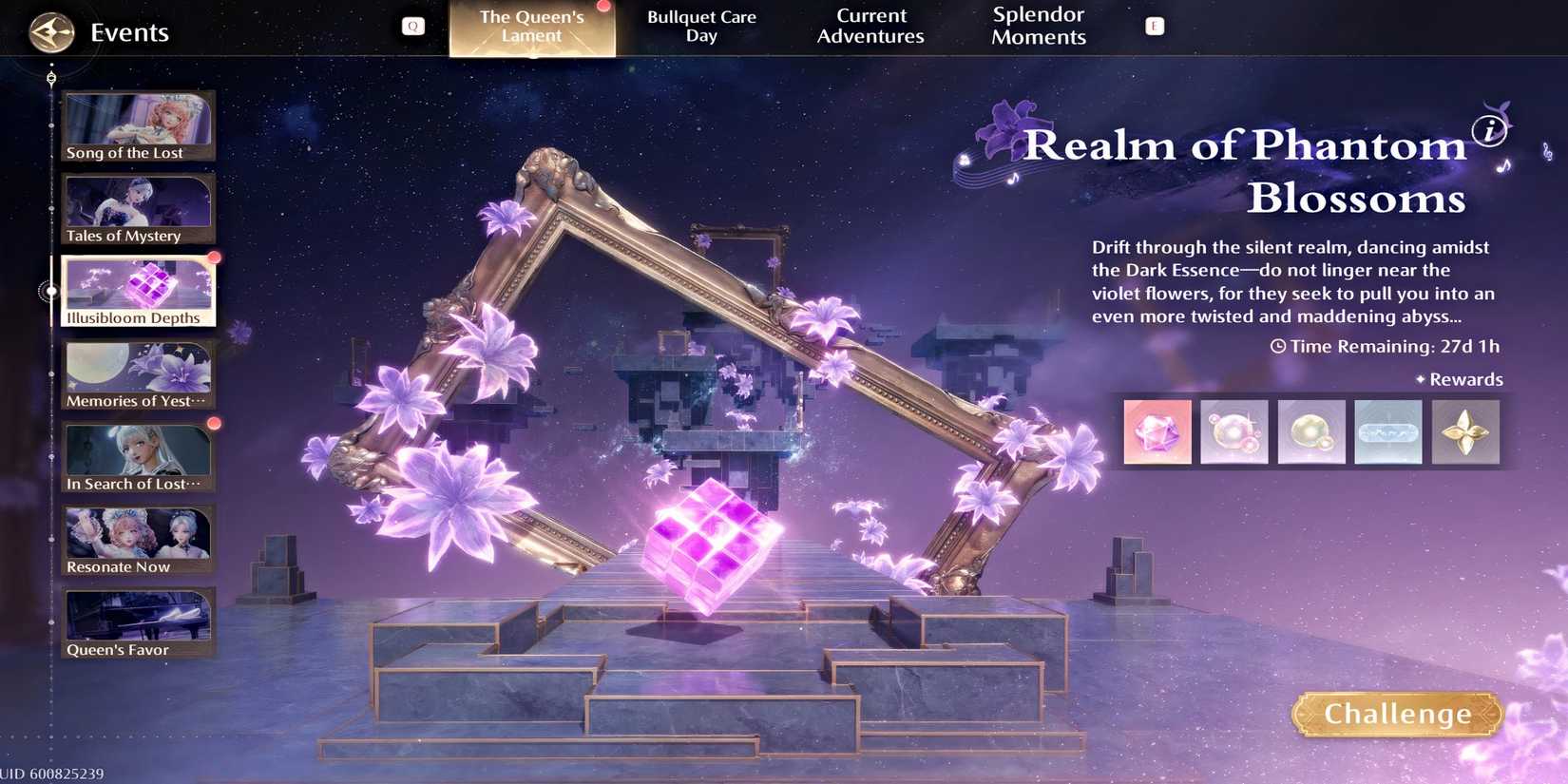Viewport: 1568px width, 784px height.
Task: Switch to the Splendor Moments tab
Action: click(1037, 26)
